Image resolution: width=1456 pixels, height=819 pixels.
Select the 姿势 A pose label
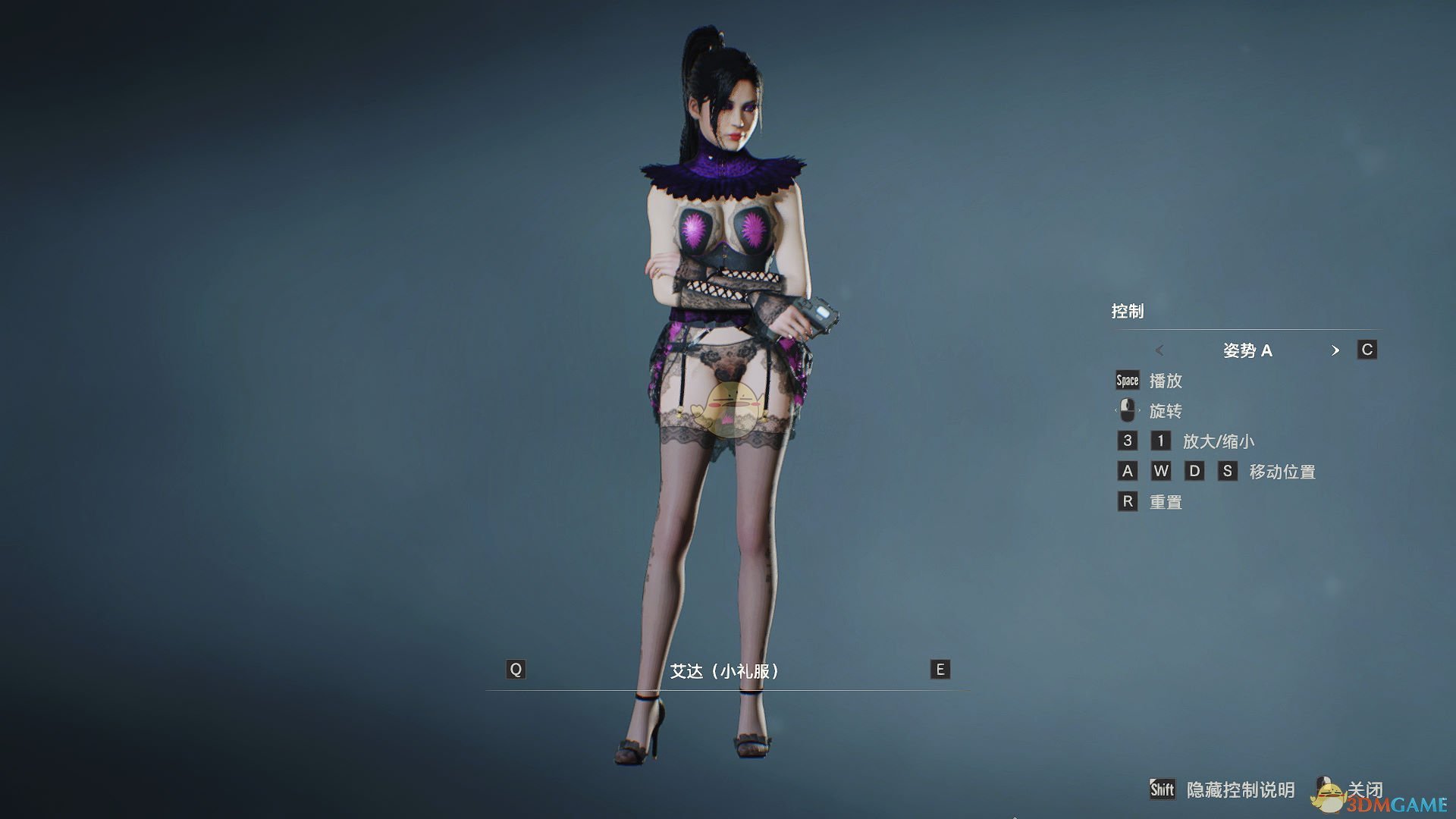(1248, 350)
